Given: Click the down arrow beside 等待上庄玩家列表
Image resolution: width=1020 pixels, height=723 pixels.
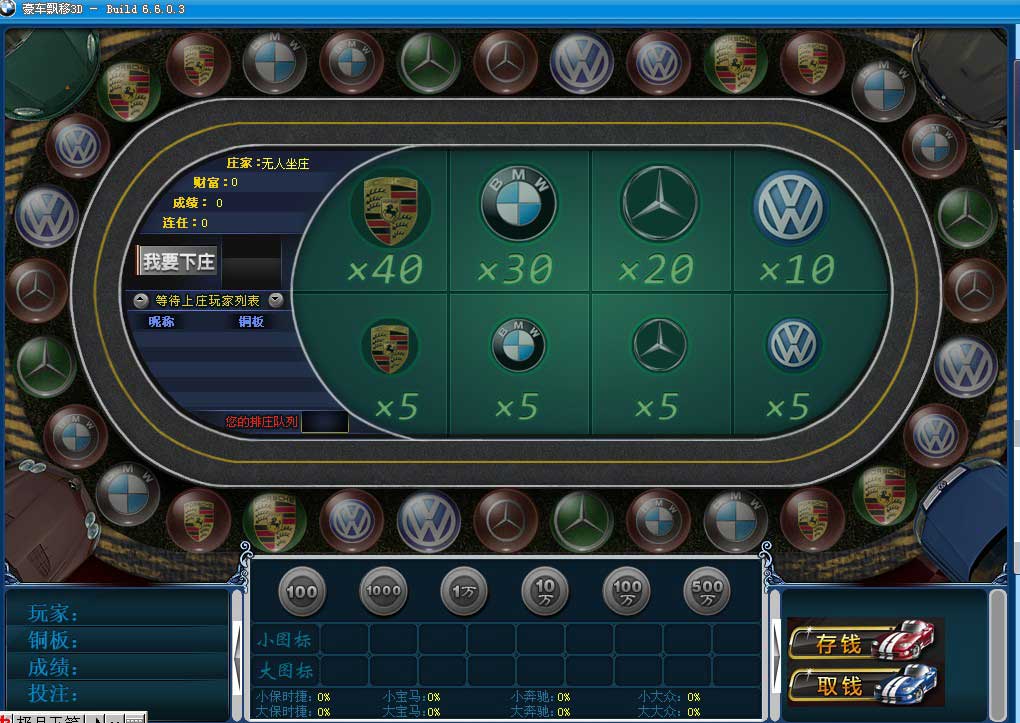Looking at the screenshot, I should pos(275,300).
